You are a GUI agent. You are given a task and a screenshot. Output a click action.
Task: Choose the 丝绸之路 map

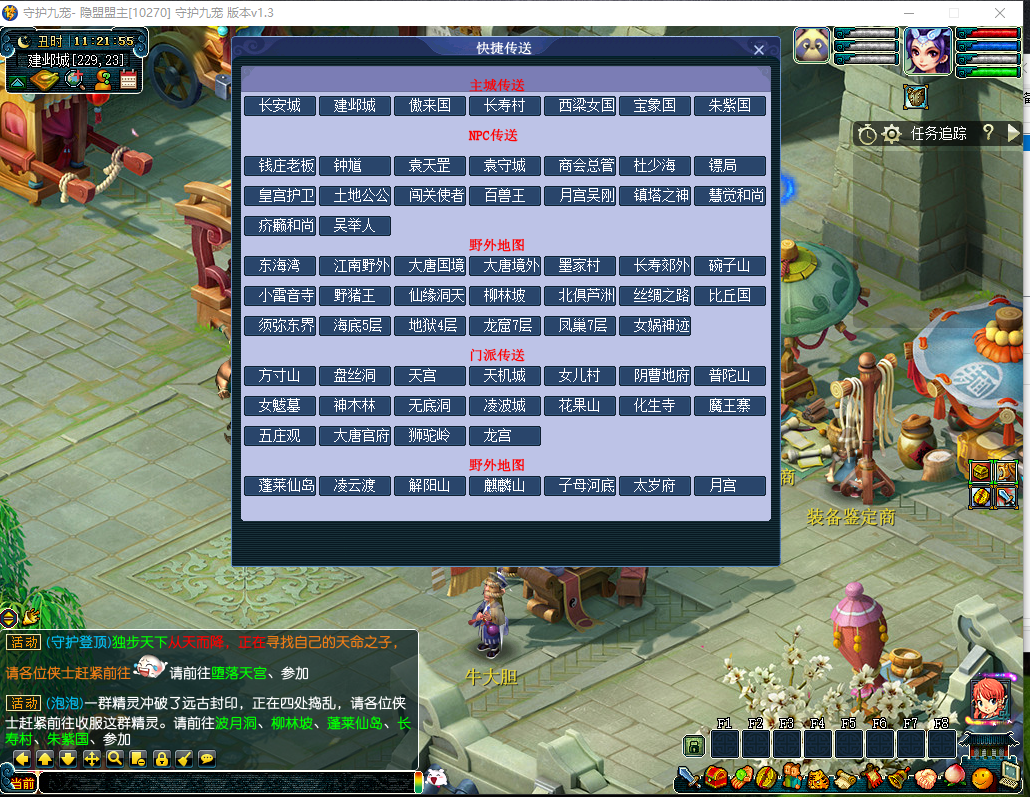(655, 296)
